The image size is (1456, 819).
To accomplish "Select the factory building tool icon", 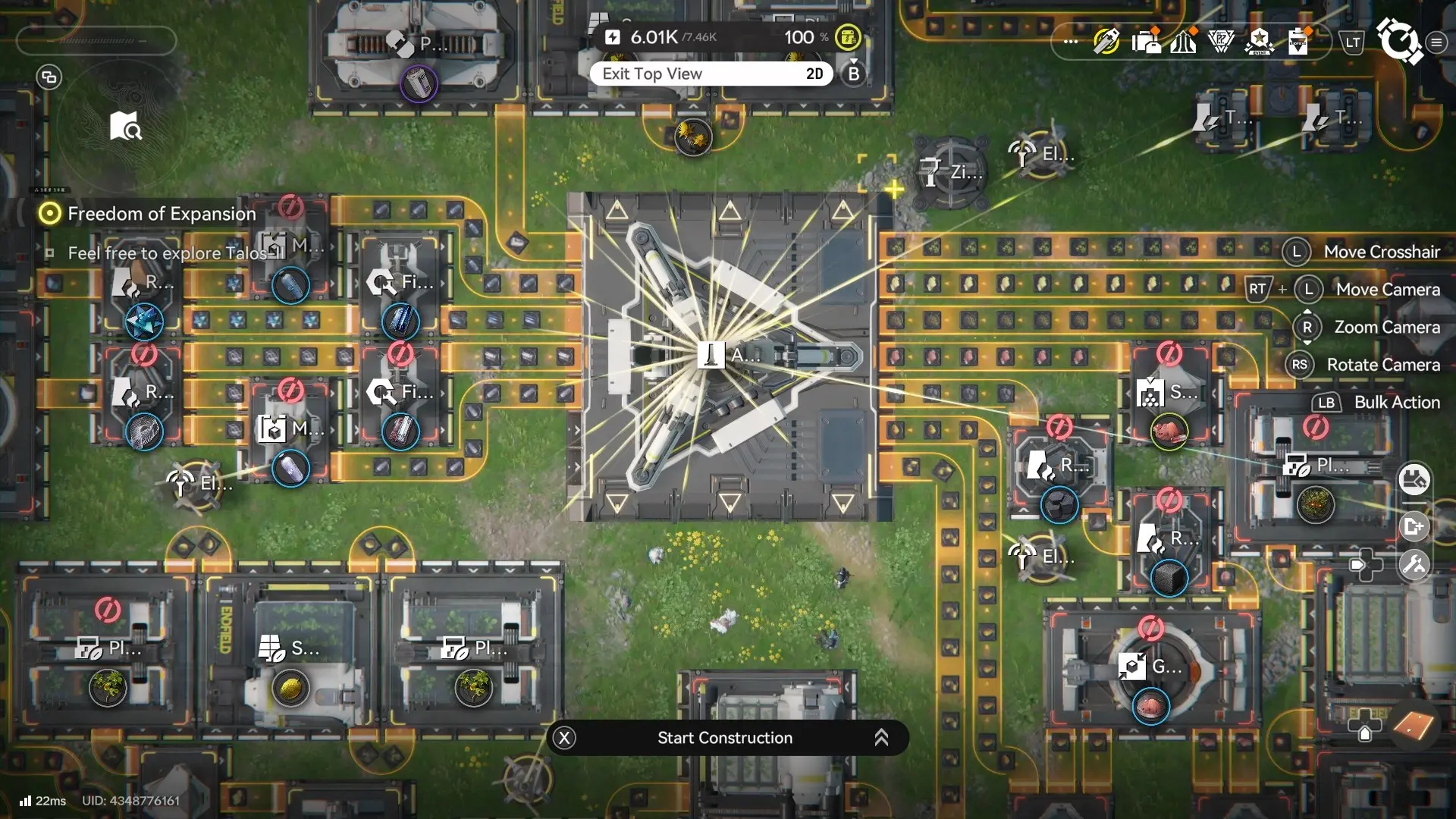I will point(1414,480).
